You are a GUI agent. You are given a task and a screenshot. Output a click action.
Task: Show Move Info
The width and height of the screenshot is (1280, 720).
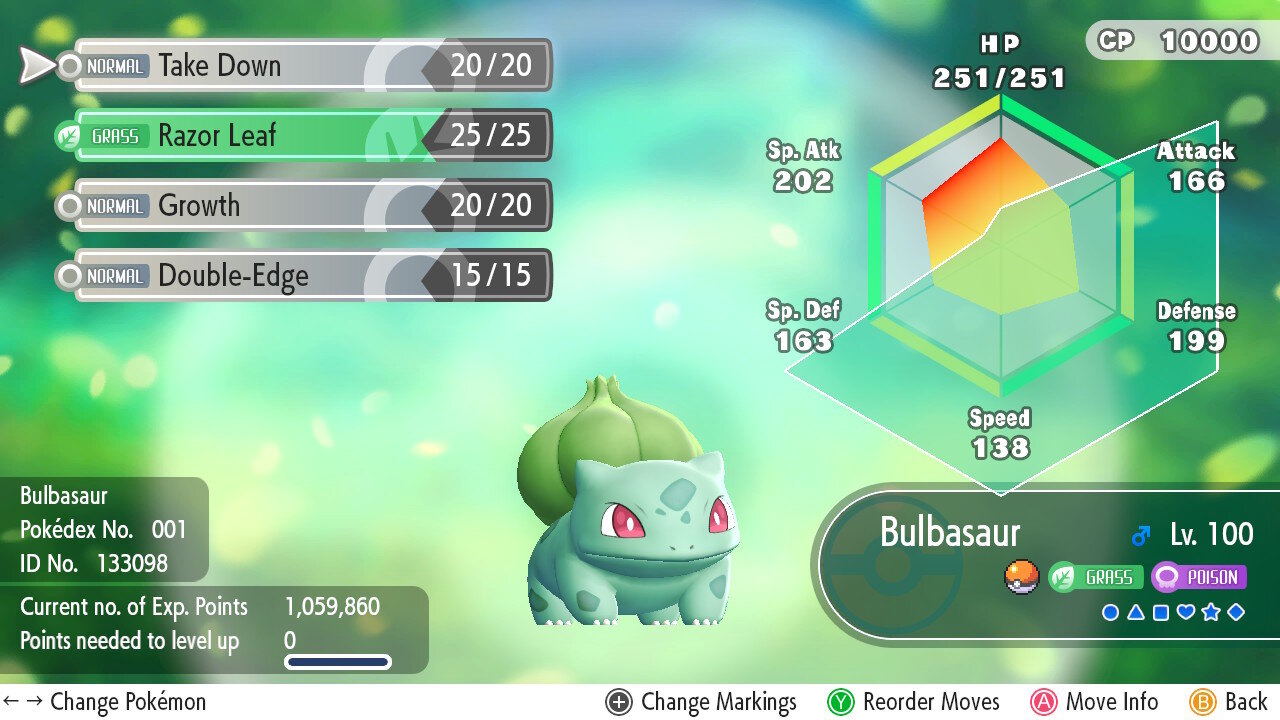pos(1094,702)
